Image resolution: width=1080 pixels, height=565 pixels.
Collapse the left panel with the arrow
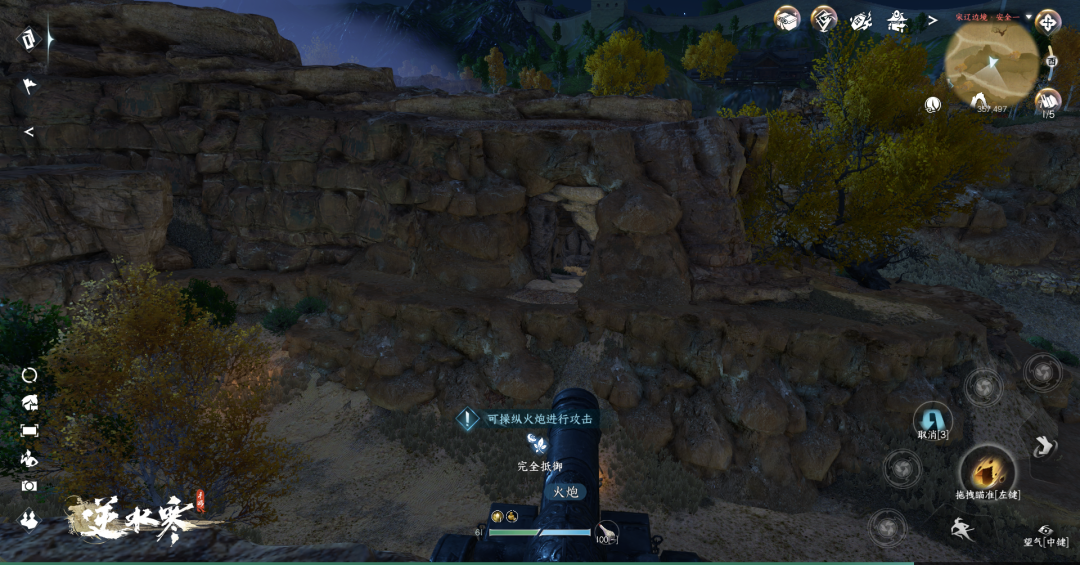(29, 132)
